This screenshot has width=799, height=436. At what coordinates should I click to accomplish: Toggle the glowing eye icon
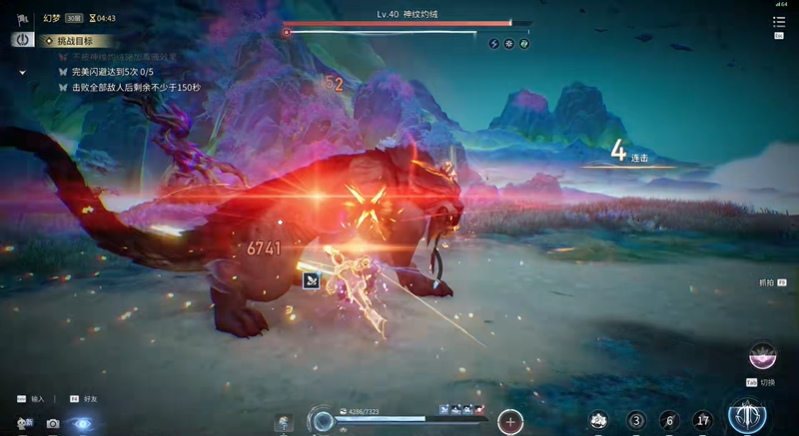tap(83, 424)
